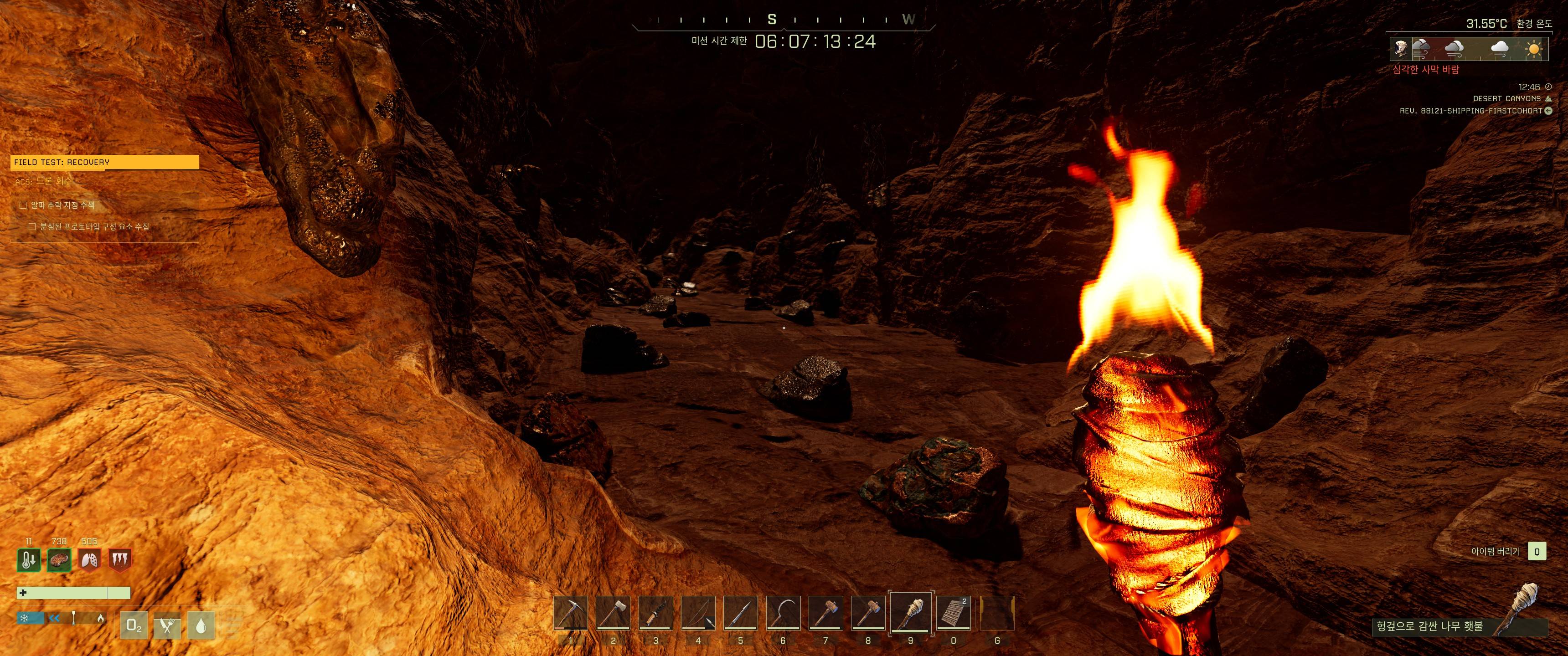Click the sun icon in weather forecast
1568x656 pixels.
click(x=1534, y=49)
